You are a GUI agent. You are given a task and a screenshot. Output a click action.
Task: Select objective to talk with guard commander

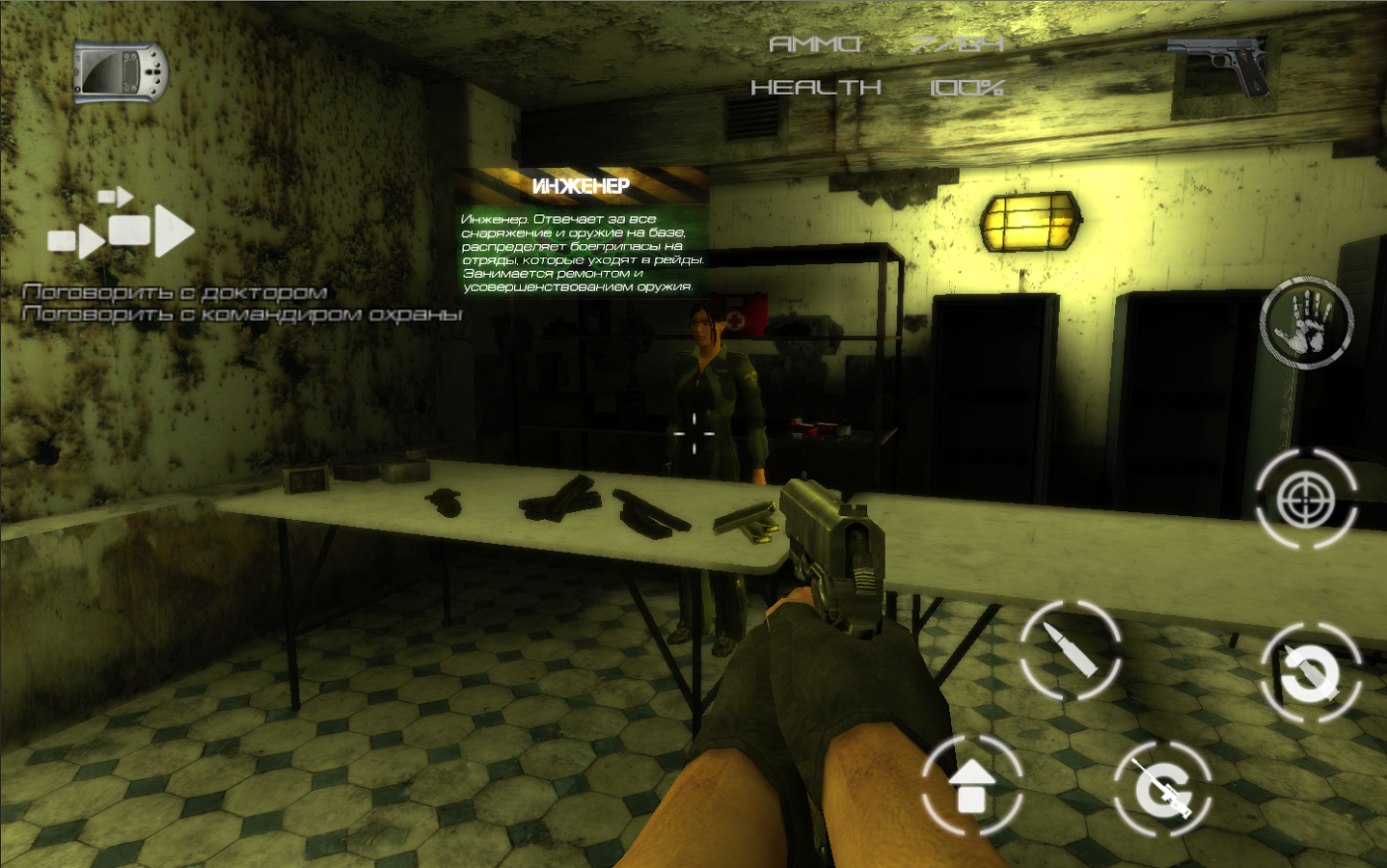point(242,314)
